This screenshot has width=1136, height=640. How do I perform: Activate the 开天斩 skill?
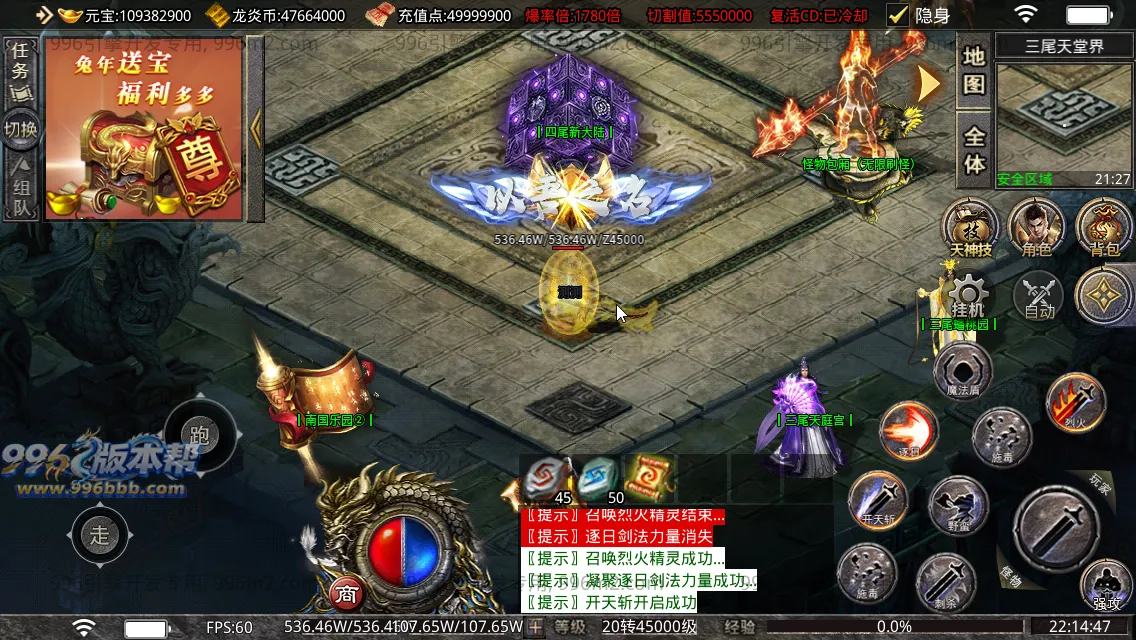pyautogui.click(x=878, y=499)
